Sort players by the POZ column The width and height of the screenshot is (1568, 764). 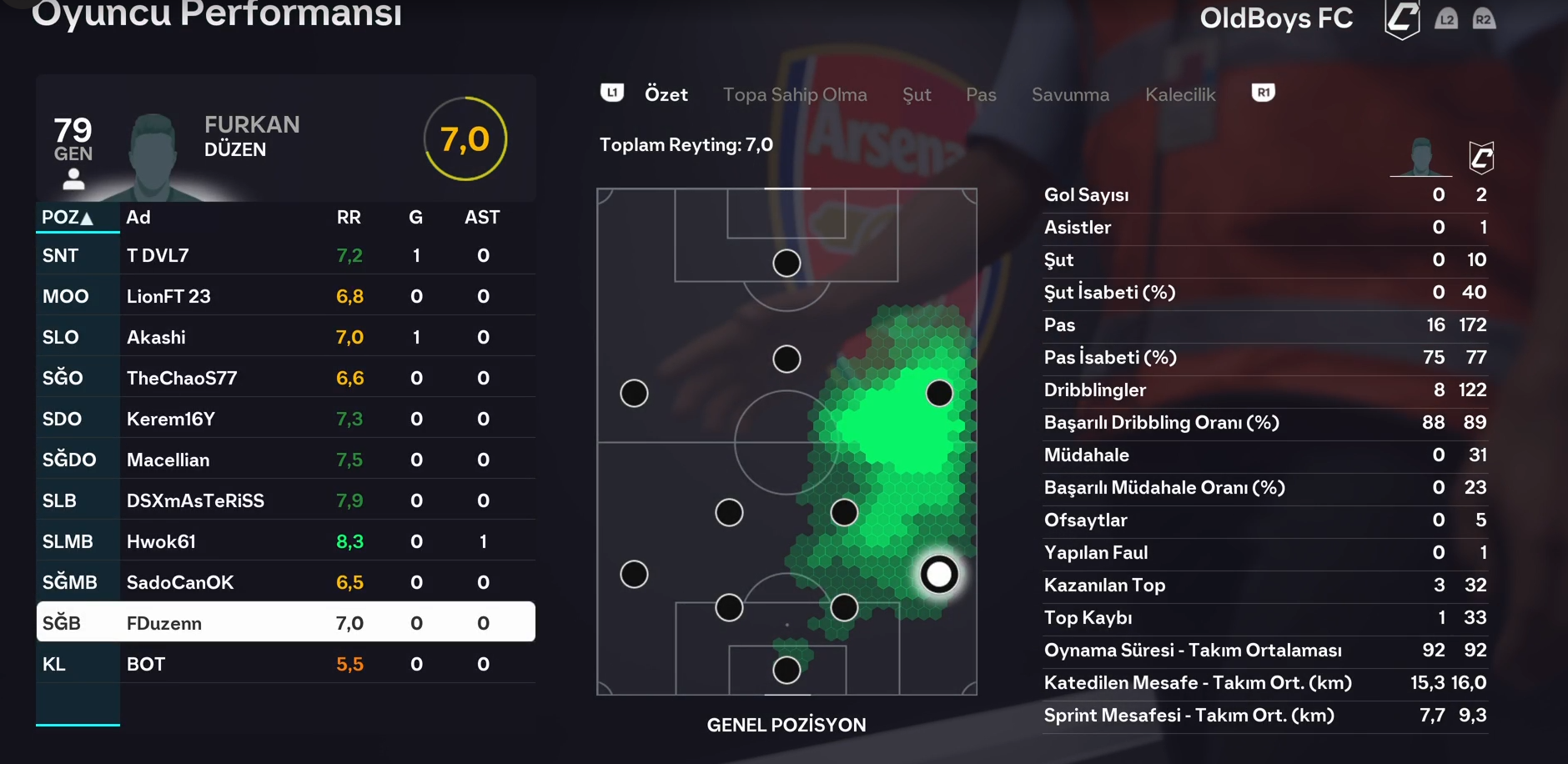(x=68, y=218)
